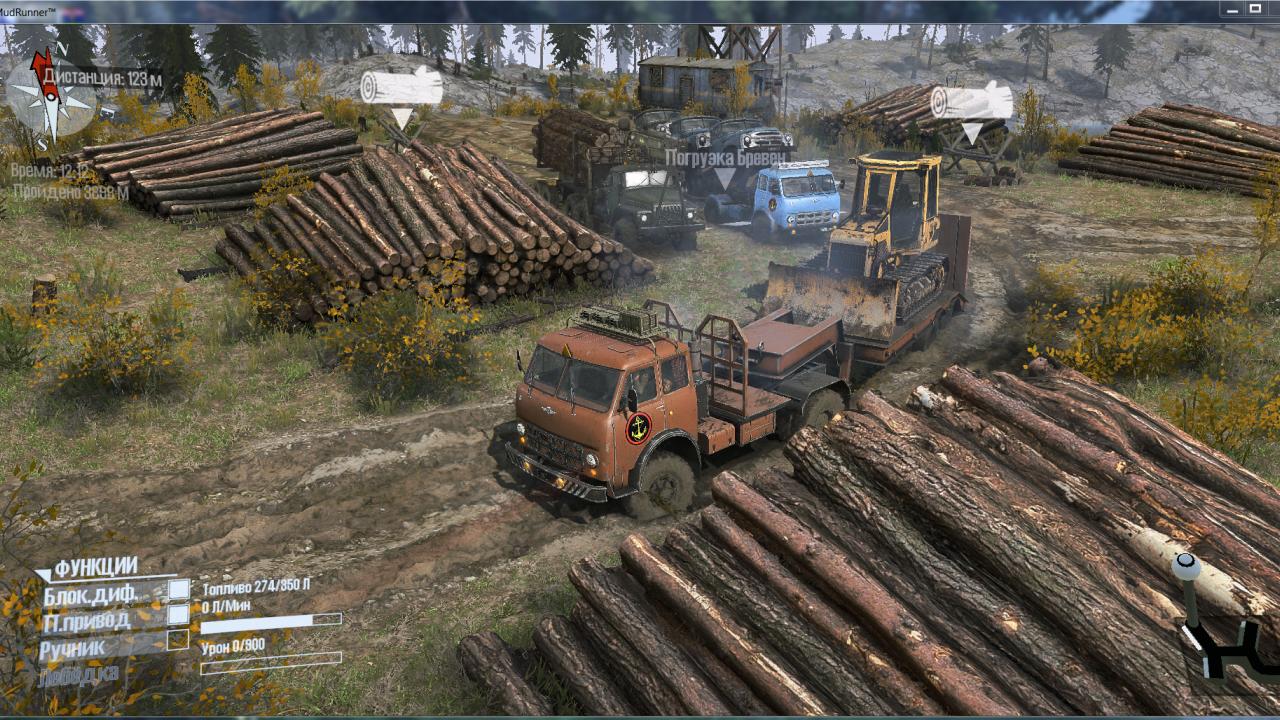Click the gear shifter knob
The height and width of the screenshot is (720, 1280).
(1187, 567)
